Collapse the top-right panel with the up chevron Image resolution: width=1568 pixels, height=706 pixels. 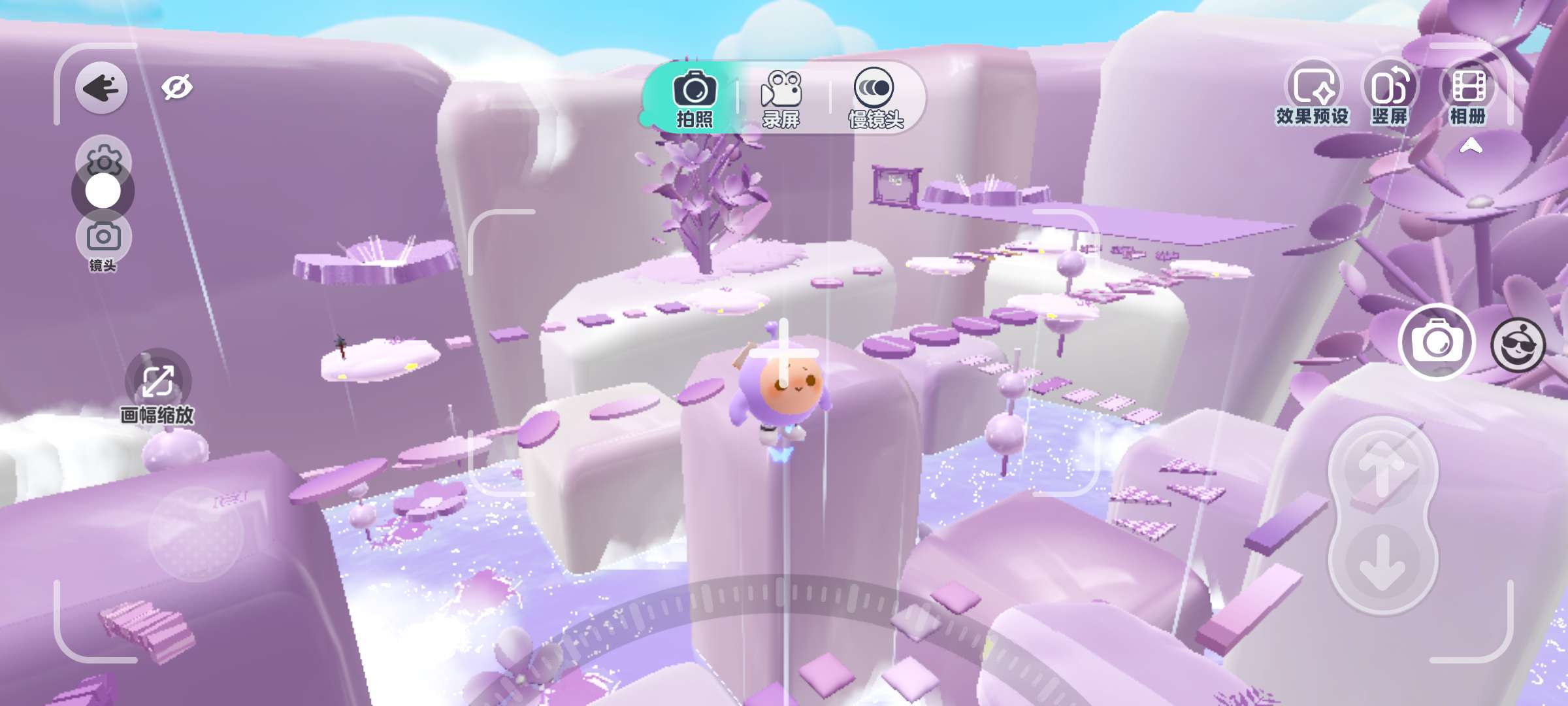[x=1471, y=146]
